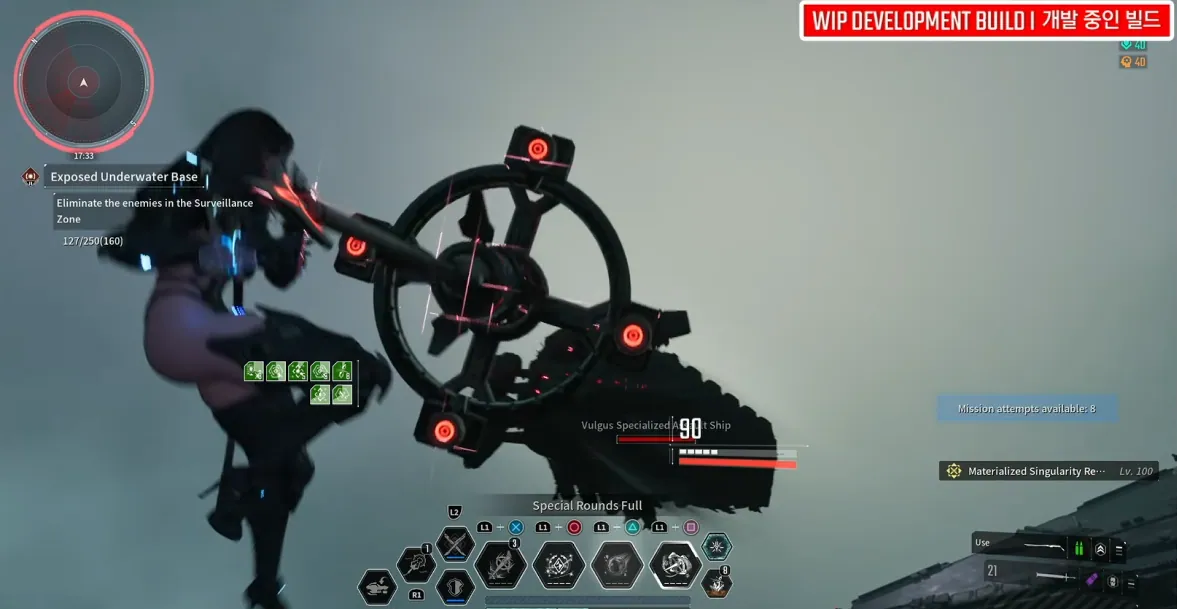Click the Mission attempts available banner
The width and height of the screenshot is (1177, 609).
pos(1026,409)
